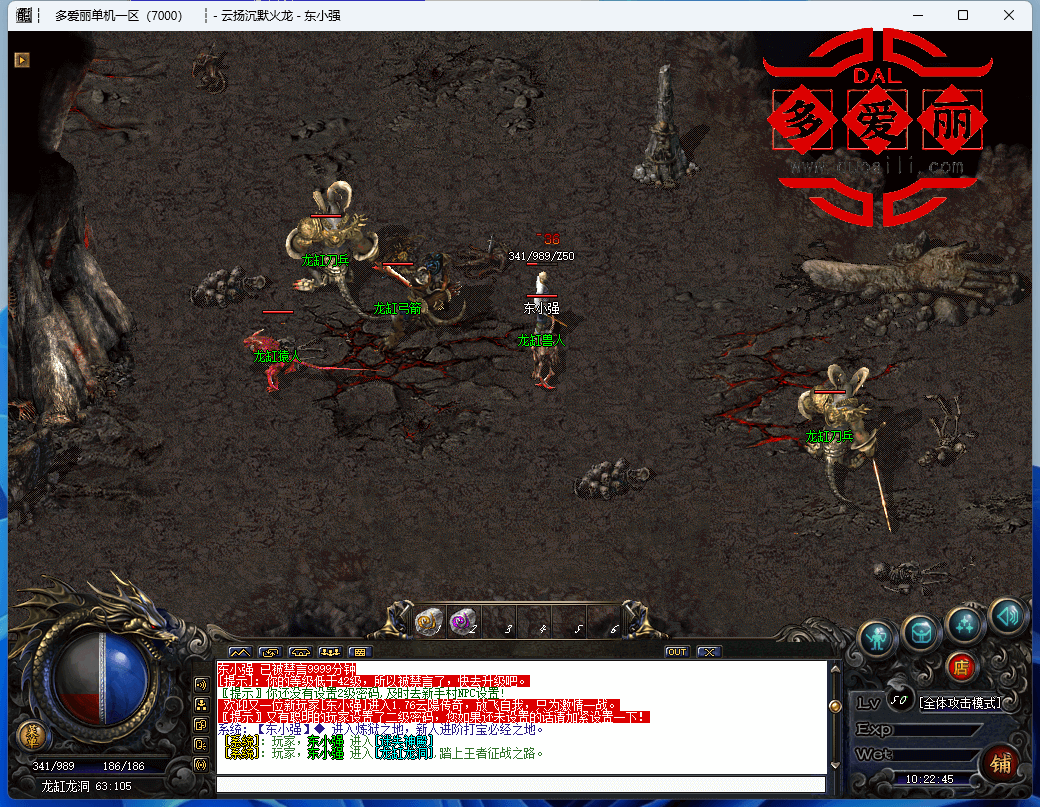
Task: Change the 全体攻击模式 attack mode label
Action: tap(960, 703)
